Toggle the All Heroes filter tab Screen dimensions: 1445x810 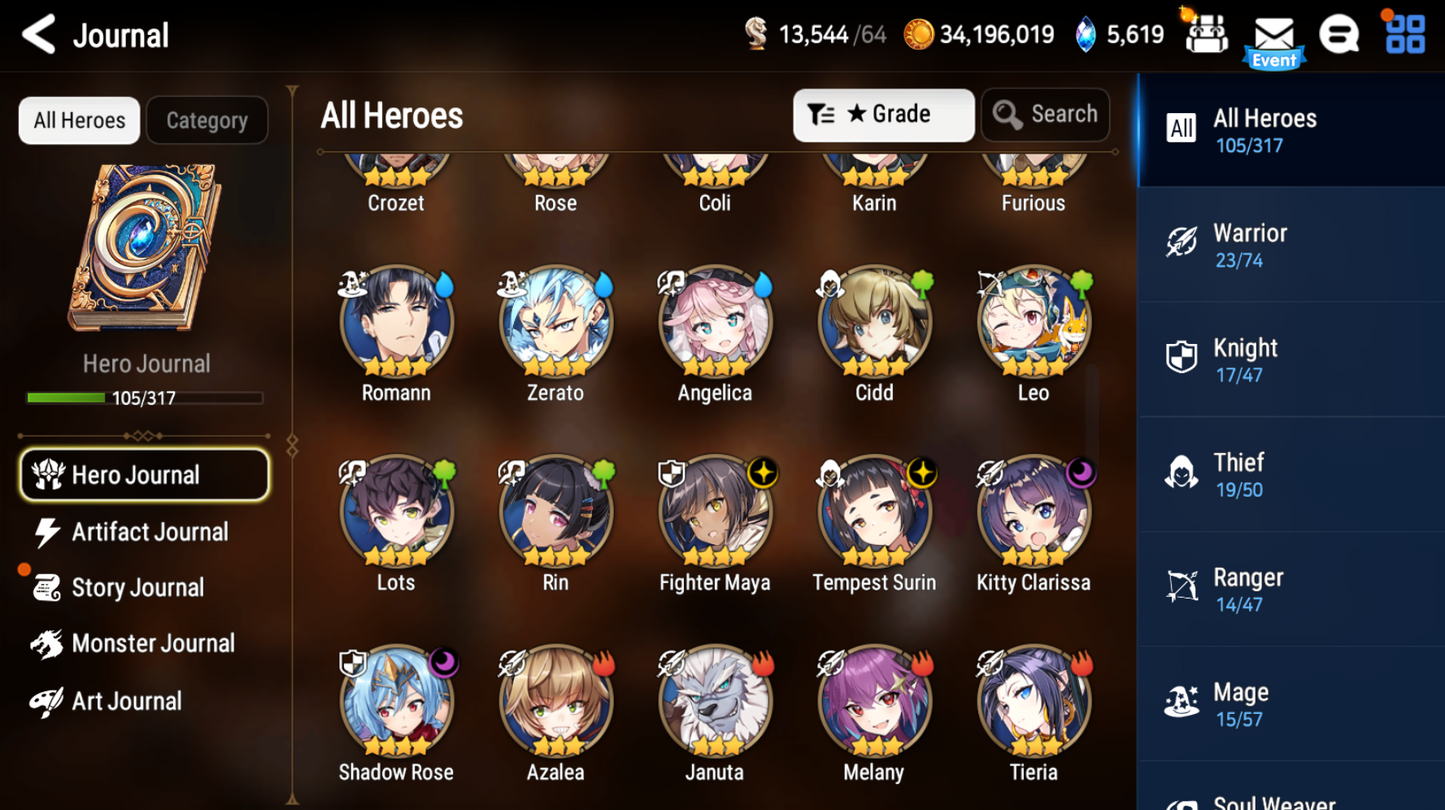pyautogui.click(x=78, y=120)
